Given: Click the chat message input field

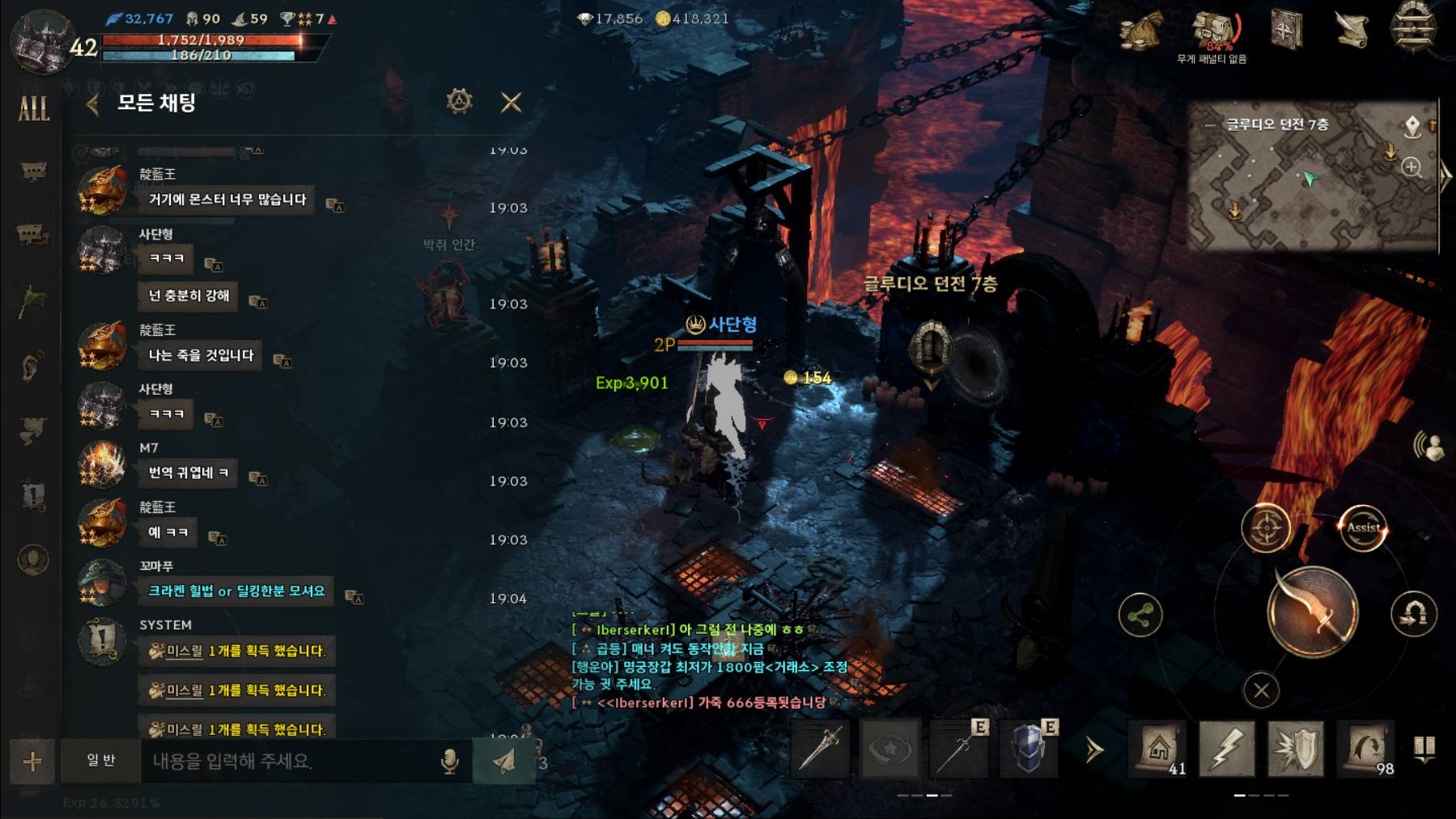Looking at the screenshot, I should click(x=291, y=762).
